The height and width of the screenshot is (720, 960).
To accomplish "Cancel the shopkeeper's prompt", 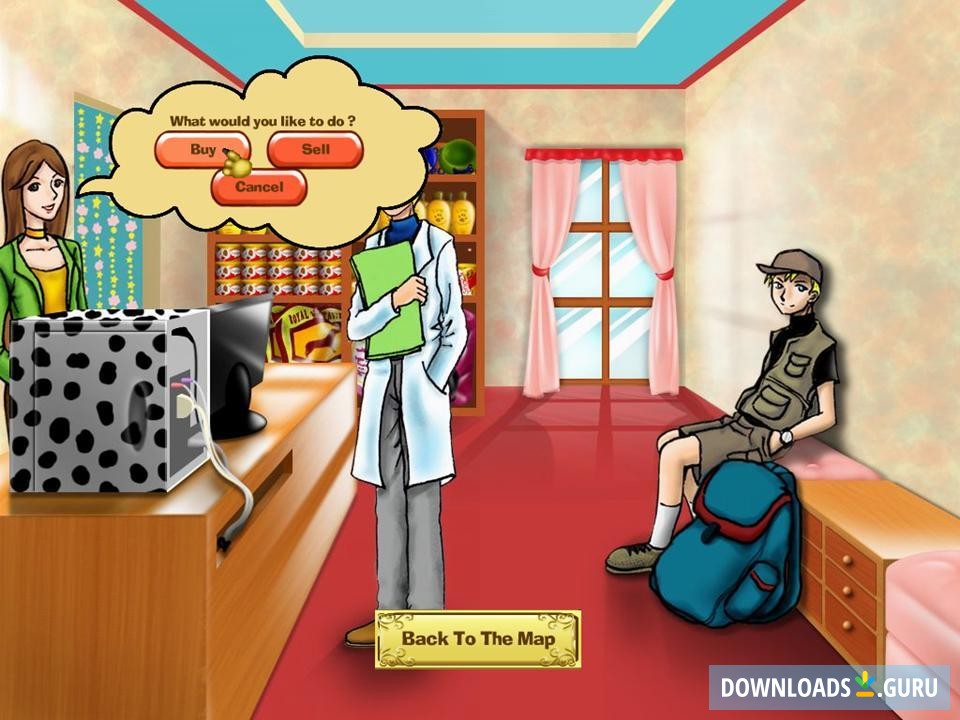I will [259, 187].
